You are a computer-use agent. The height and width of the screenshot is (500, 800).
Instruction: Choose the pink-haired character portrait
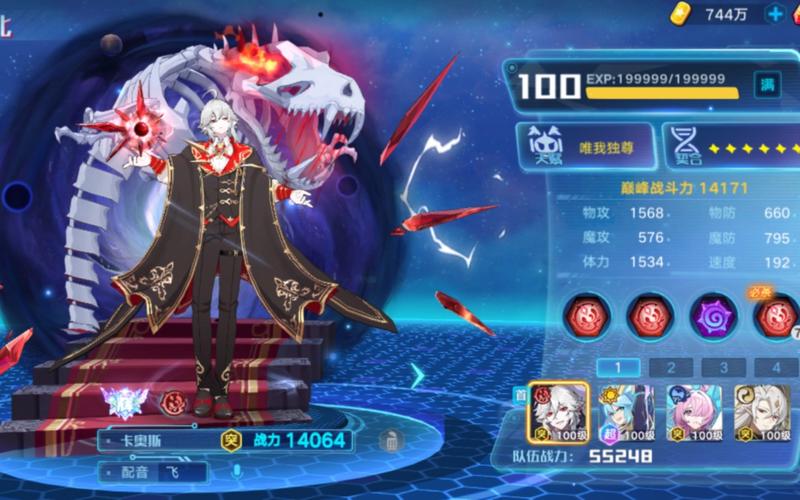tap(695, 411)
